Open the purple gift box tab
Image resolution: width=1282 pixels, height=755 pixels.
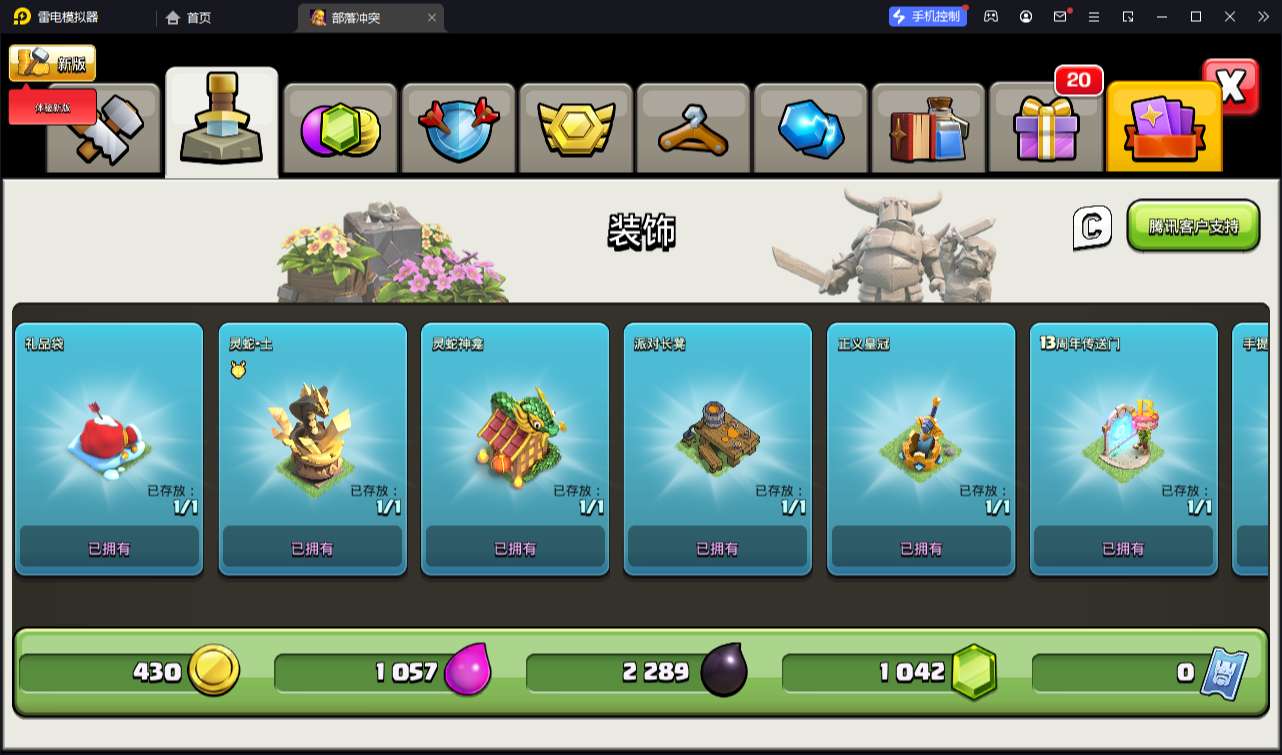coord(1045,130)
